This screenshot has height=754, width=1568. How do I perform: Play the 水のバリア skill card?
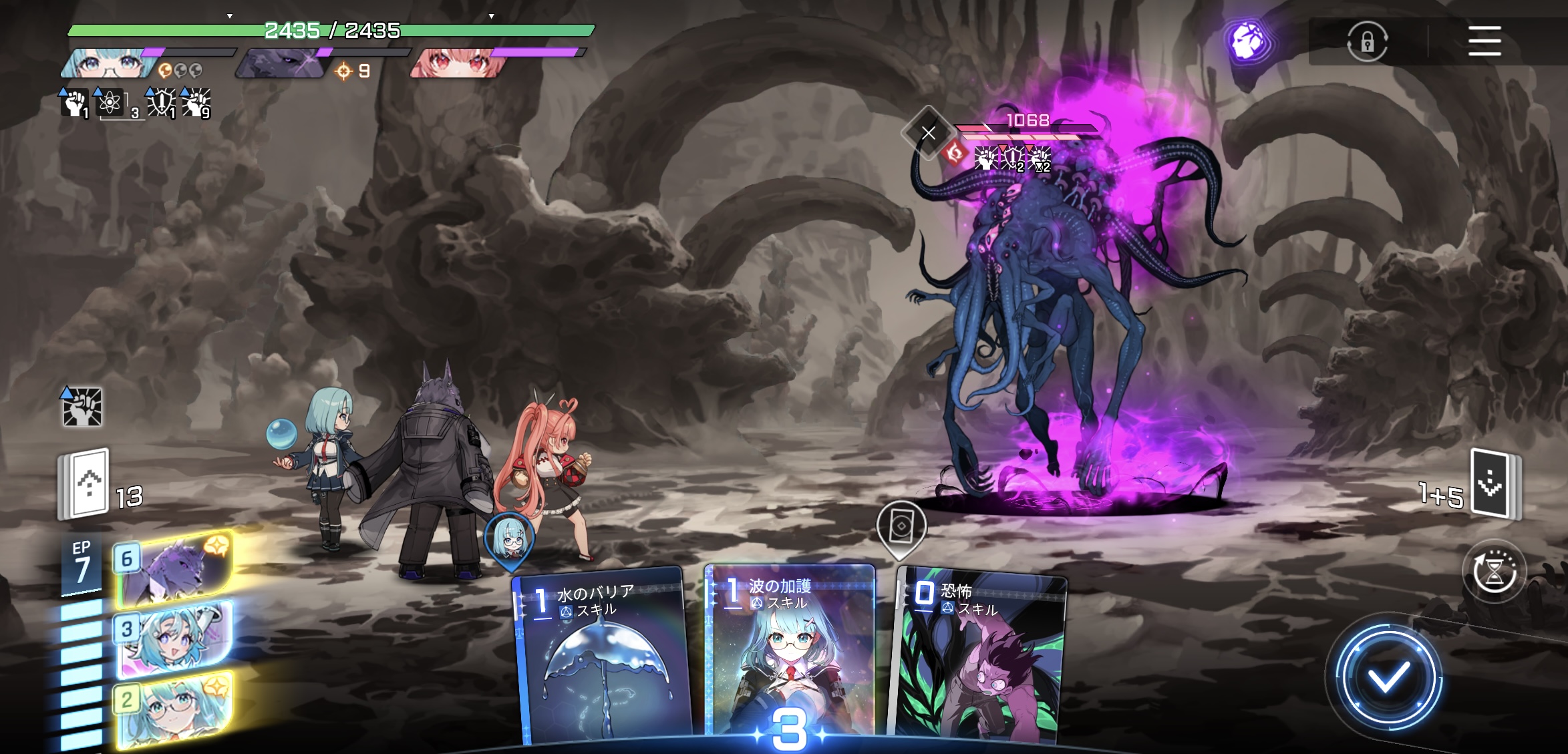click(x=601, y=658)
